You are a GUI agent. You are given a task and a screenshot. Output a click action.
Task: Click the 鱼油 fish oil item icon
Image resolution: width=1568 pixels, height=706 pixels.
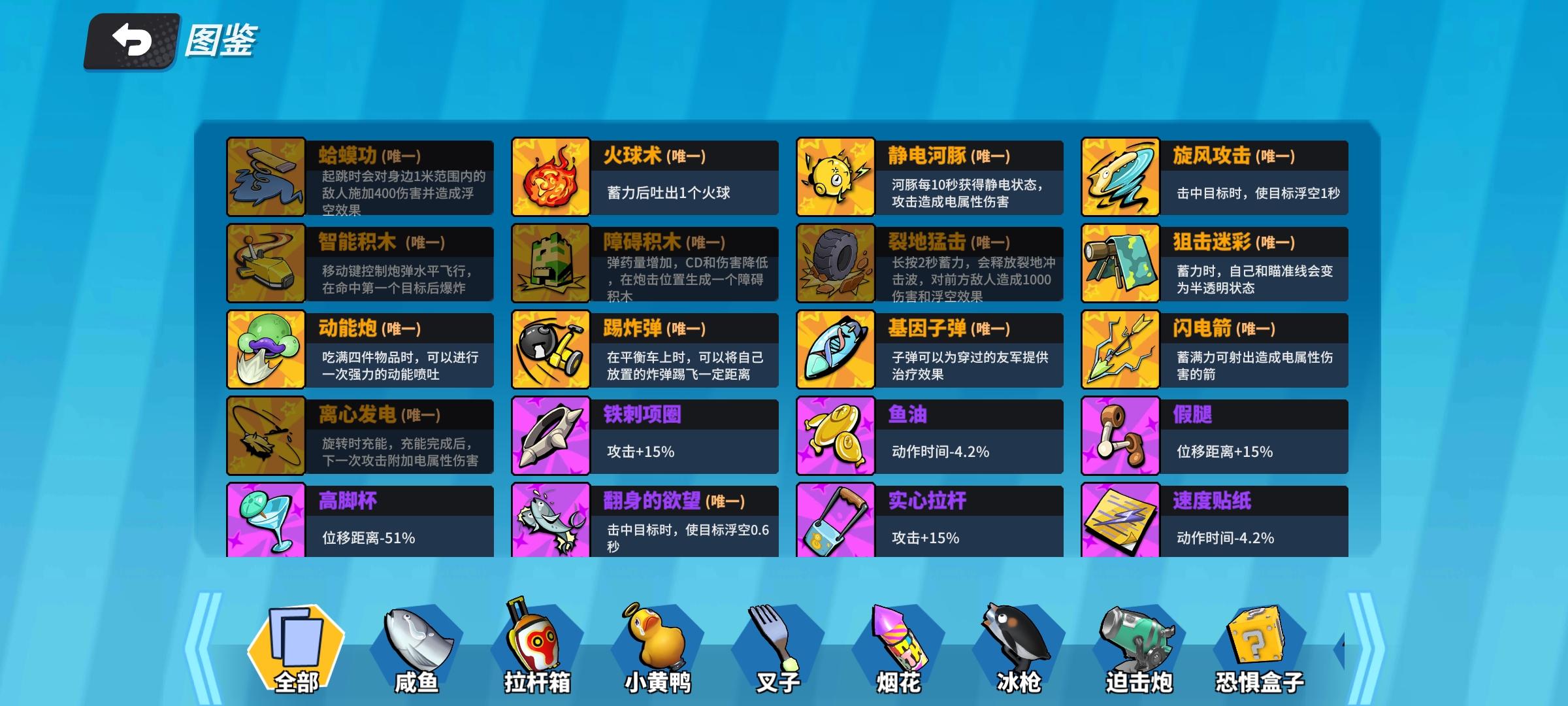click(835, 435)
